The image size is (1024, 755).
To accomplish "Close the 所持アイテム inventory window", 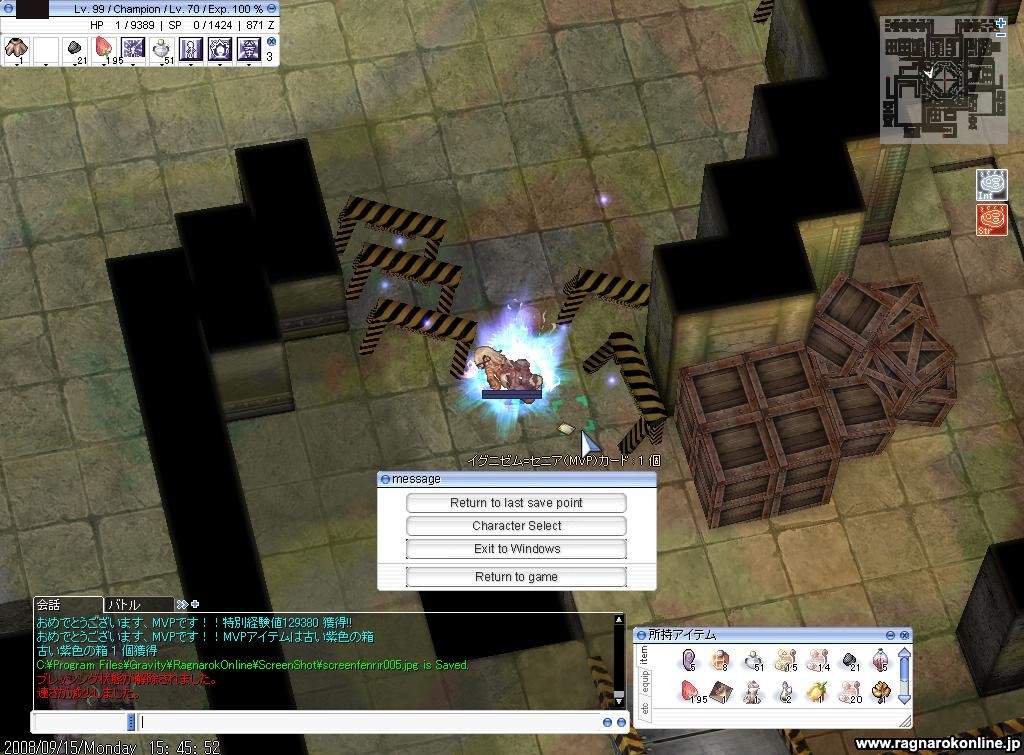I will 905,635.
